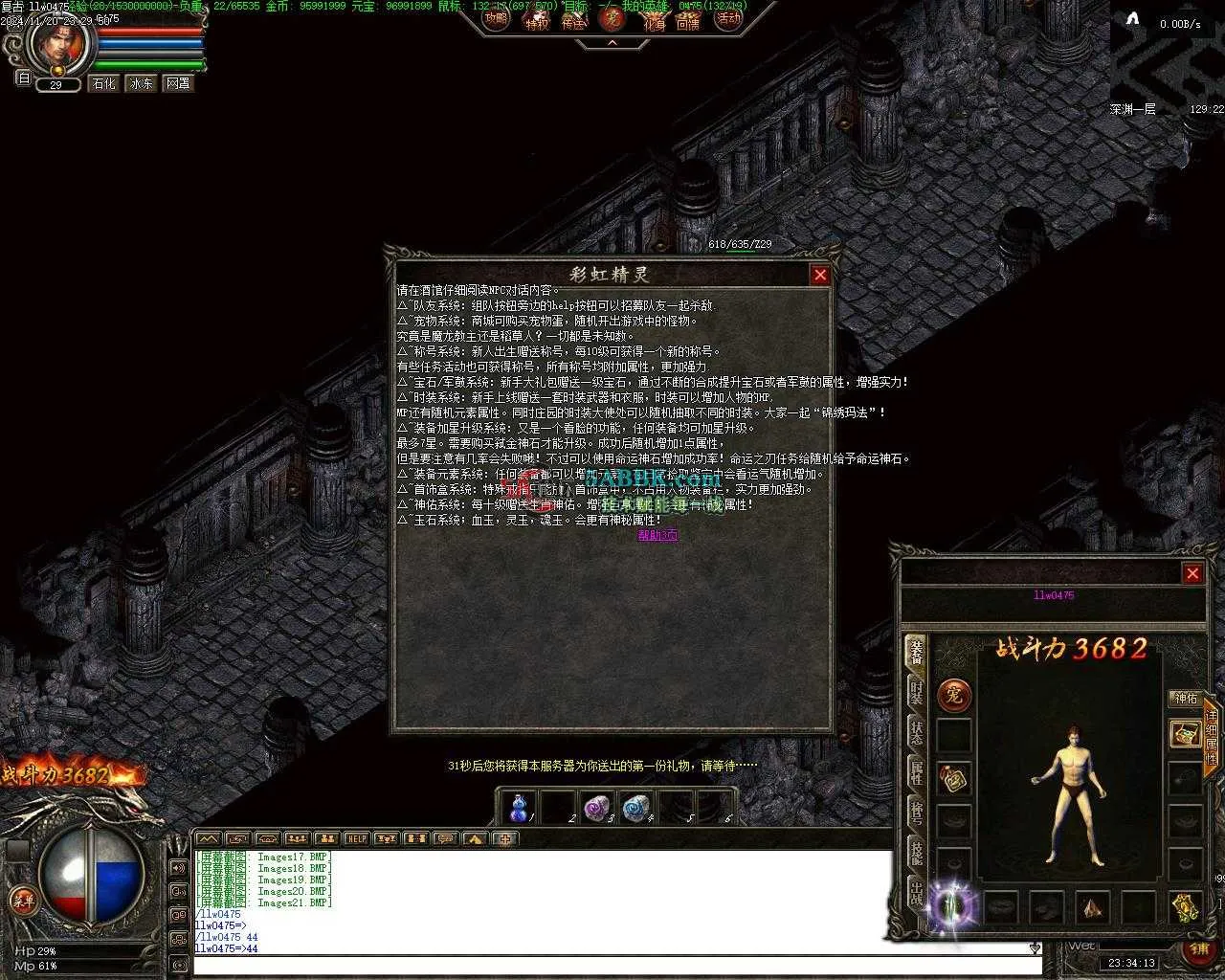Follow the 帮助3页 help link

[657, 535]
